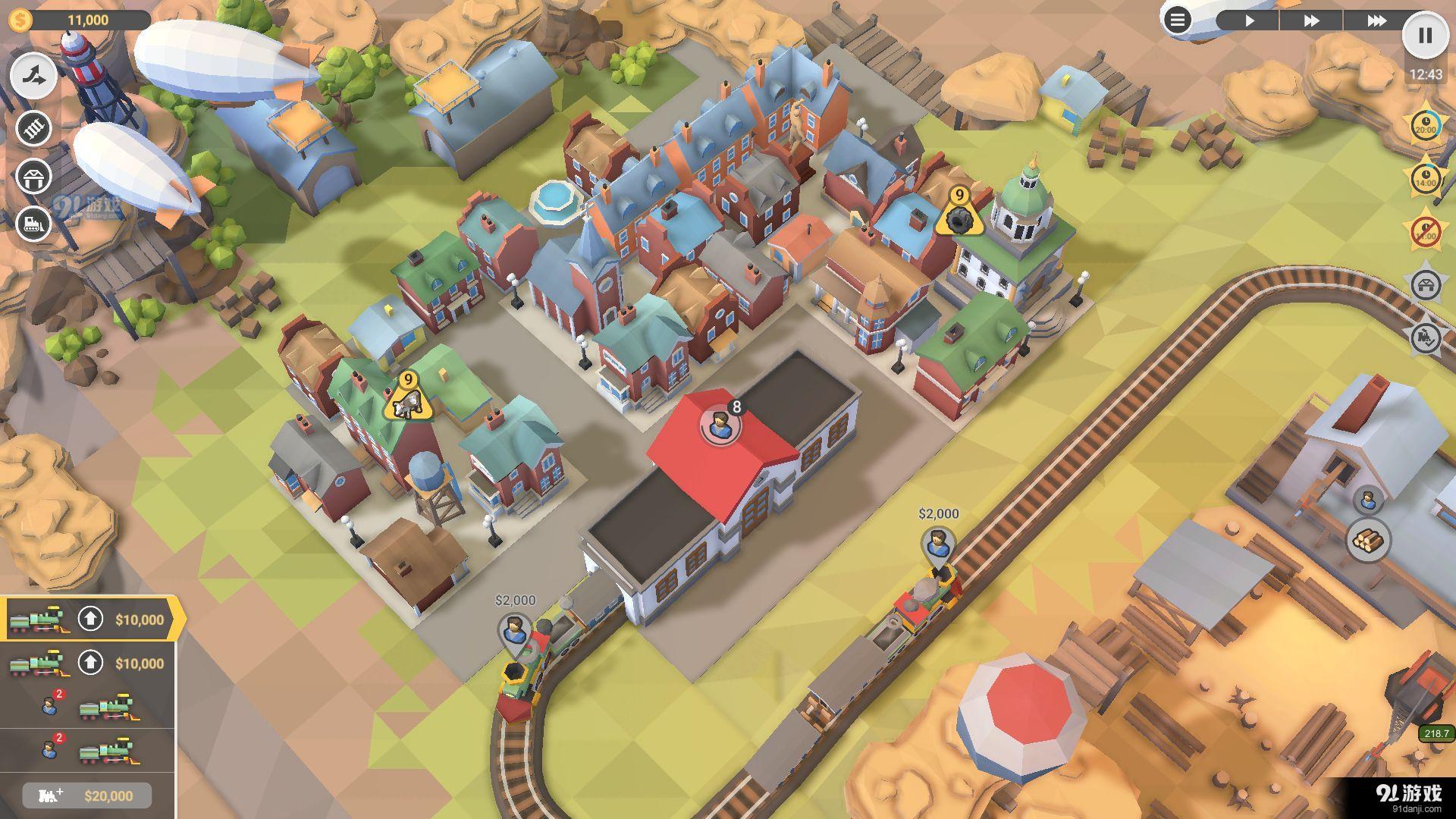View the grey station star objective
The image size is (1456, 819).
point(1426,285)
